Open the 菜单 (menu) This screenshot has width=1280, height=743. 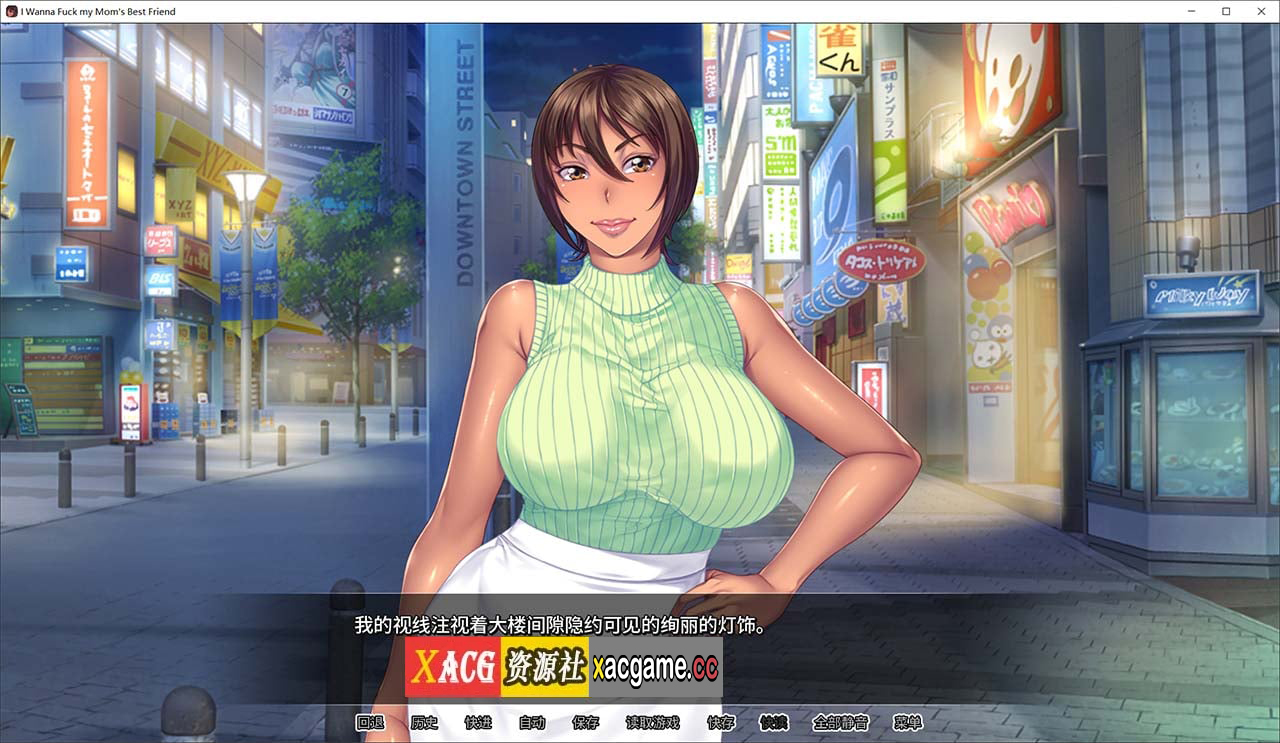click(908, 723)
